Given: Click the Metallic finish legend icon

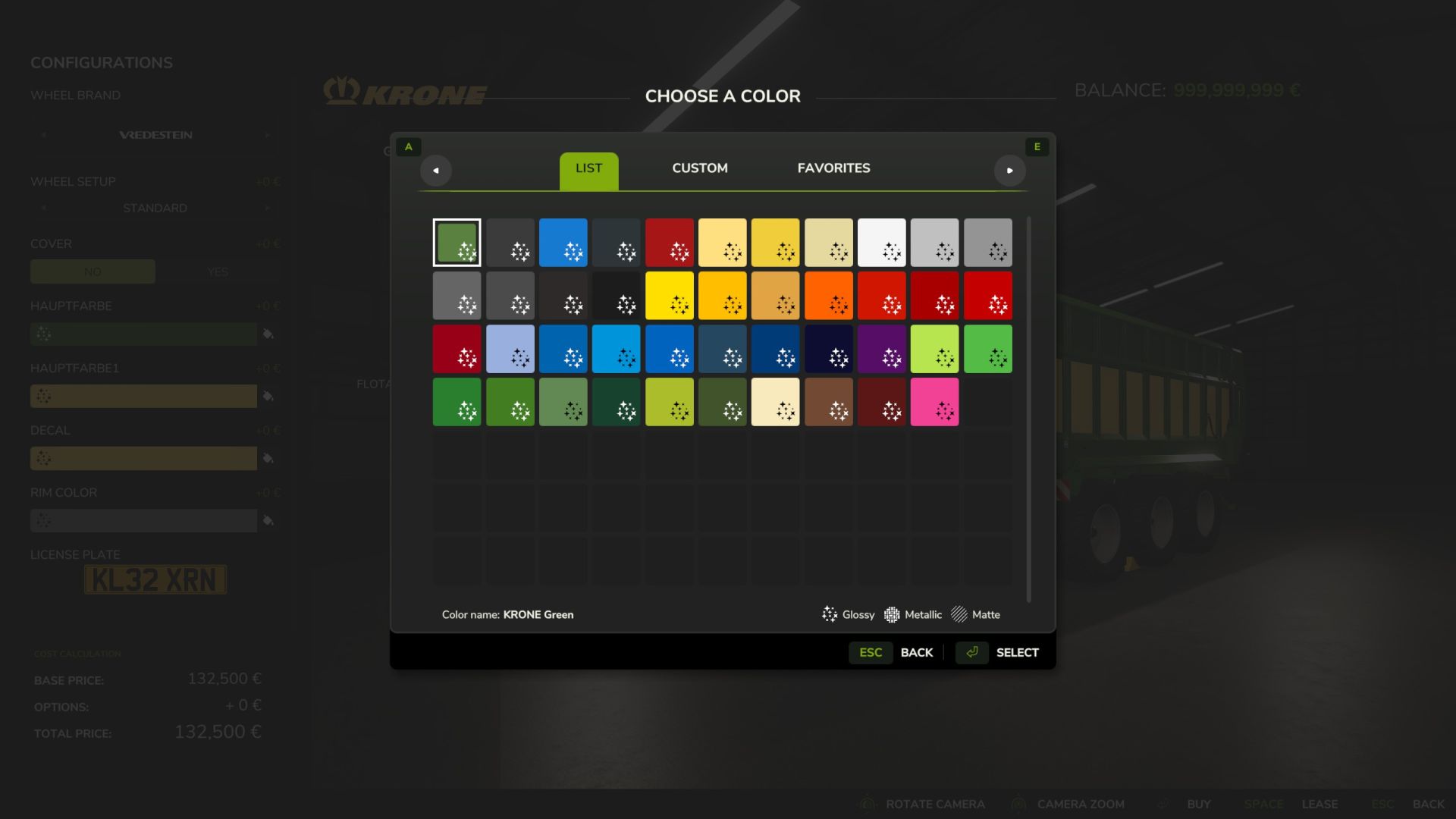Looking at the screenshot, I should coord(892,614).
